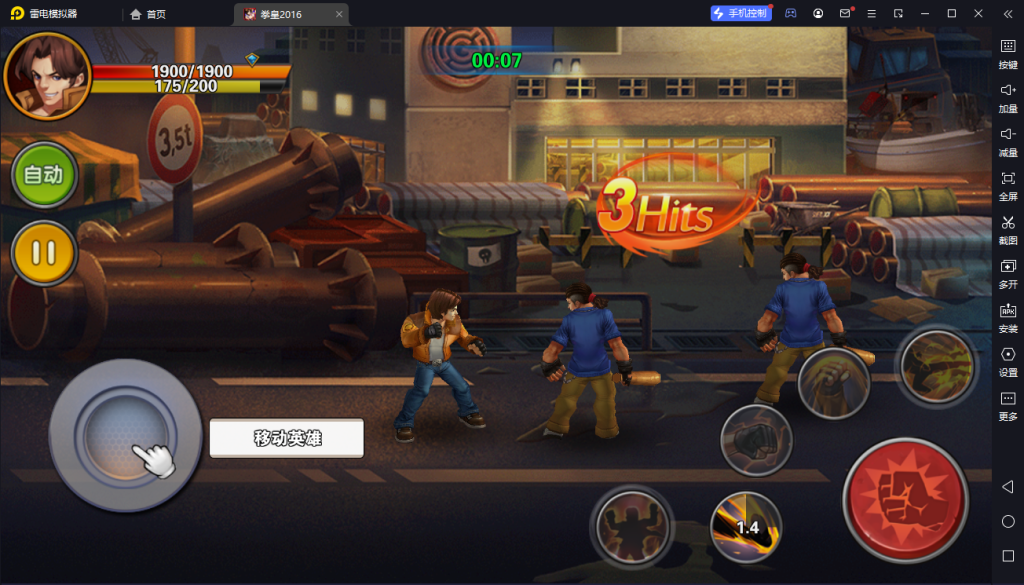Enter fullscreen with the 全屏 button
1024x585 pixels.
click(1008, 185)
